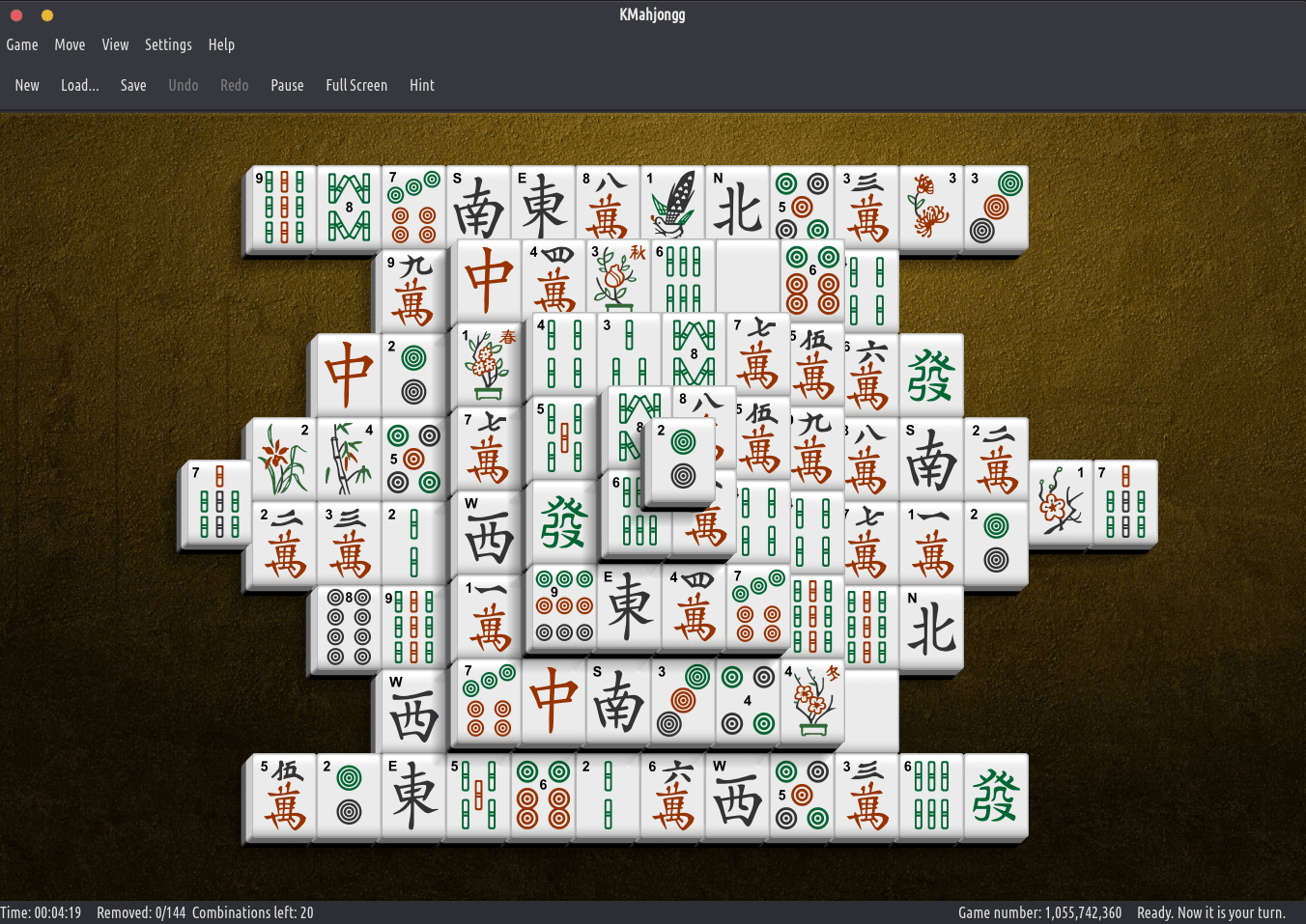Open the Help menu
Image resolution: width=1306 pixels, height=924 pixels.
(x=221, y=44)
